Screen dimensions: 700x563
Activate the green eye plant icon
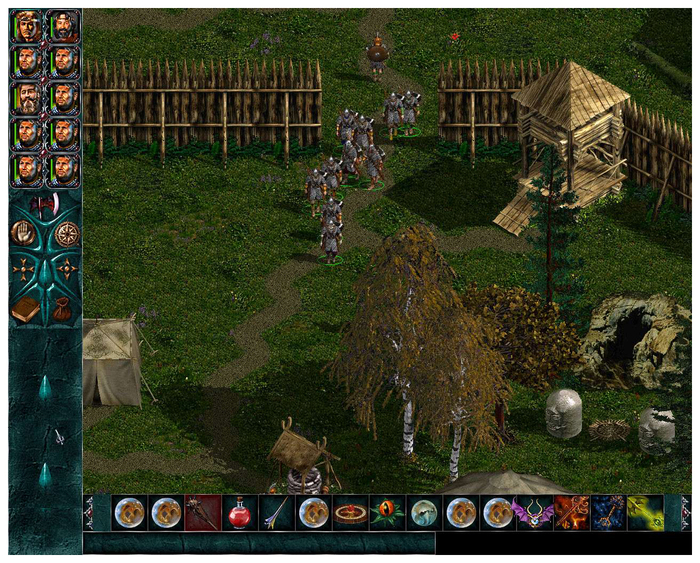(386, 512)
